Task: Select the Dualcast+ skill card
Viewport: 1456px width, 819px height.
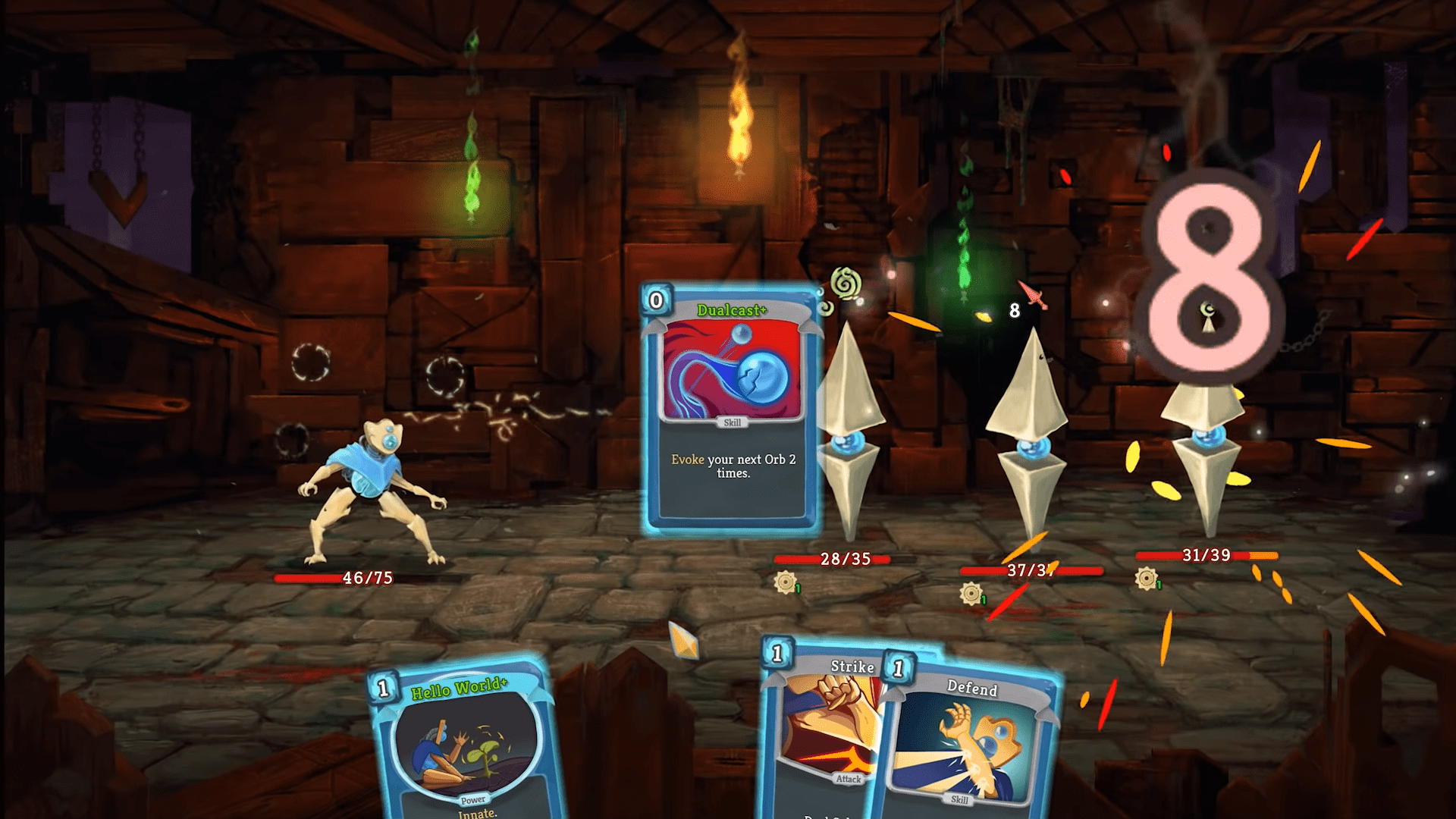Action: tap(731, 409)
